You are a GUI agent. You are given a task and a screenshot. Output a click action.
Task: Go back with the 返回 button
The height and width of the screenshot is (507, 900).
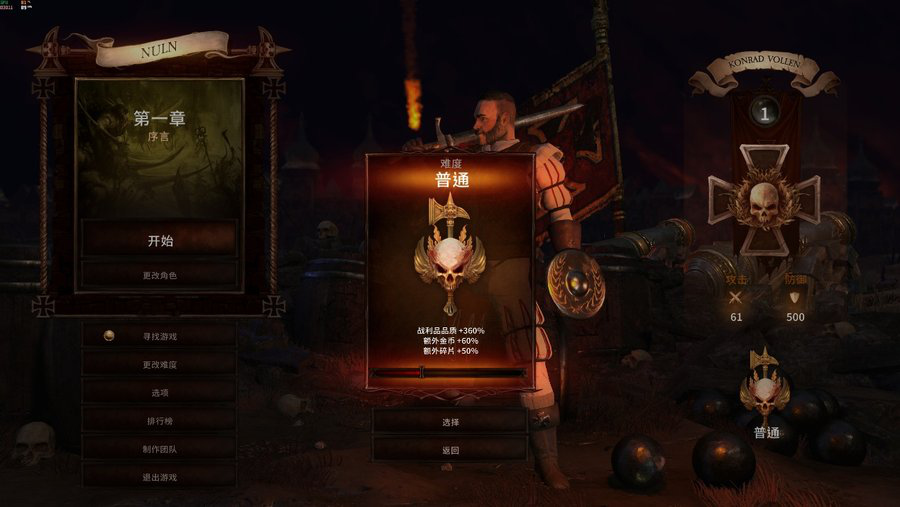pos(450,450)
